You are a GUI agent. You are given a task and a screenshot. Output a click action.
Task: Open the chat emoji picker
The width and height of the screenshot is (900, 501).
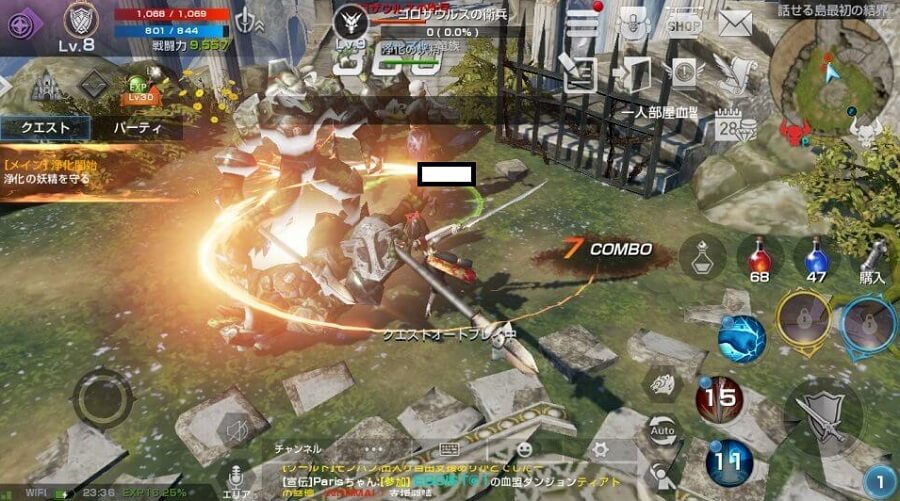click(524, 449)
